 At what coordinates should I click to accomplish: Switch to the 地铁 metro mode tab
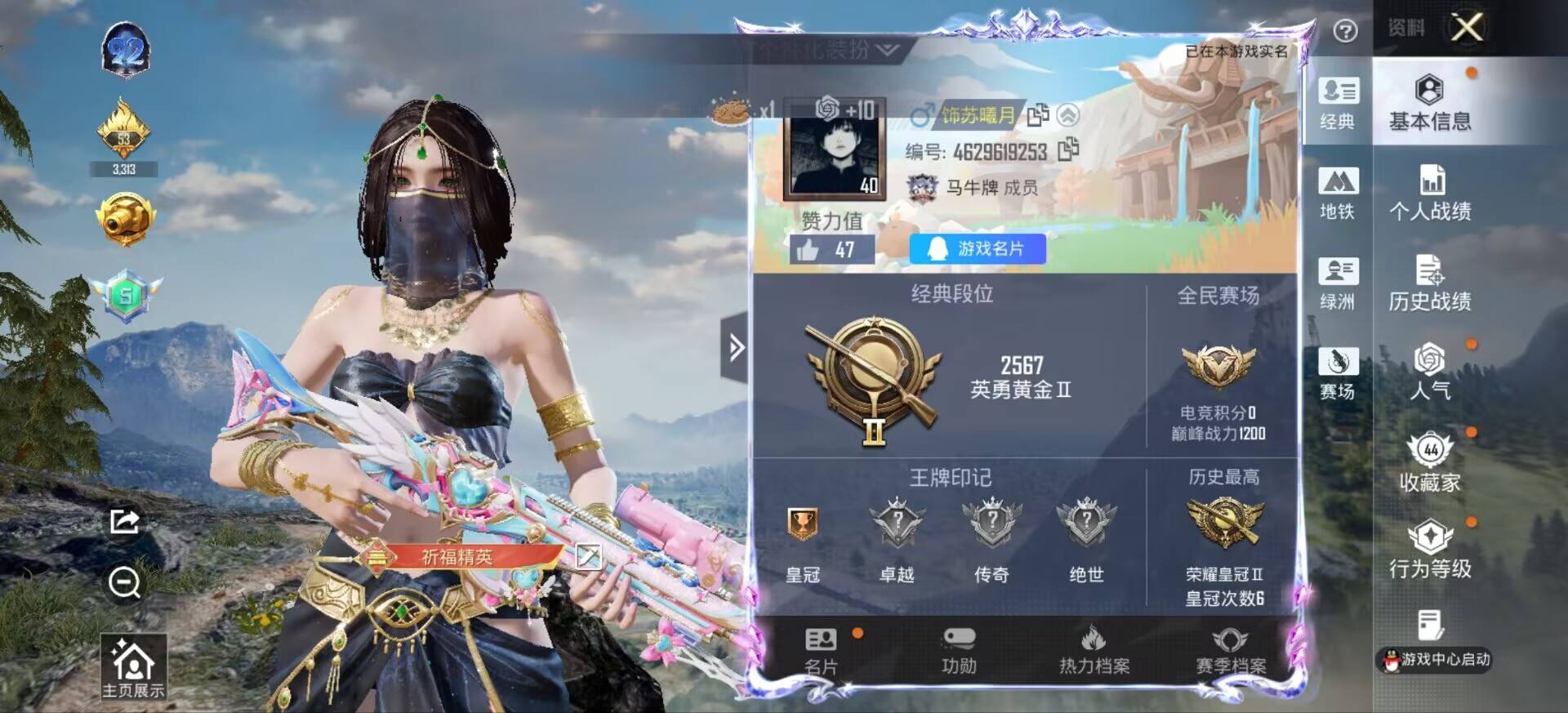point(1337,194)
